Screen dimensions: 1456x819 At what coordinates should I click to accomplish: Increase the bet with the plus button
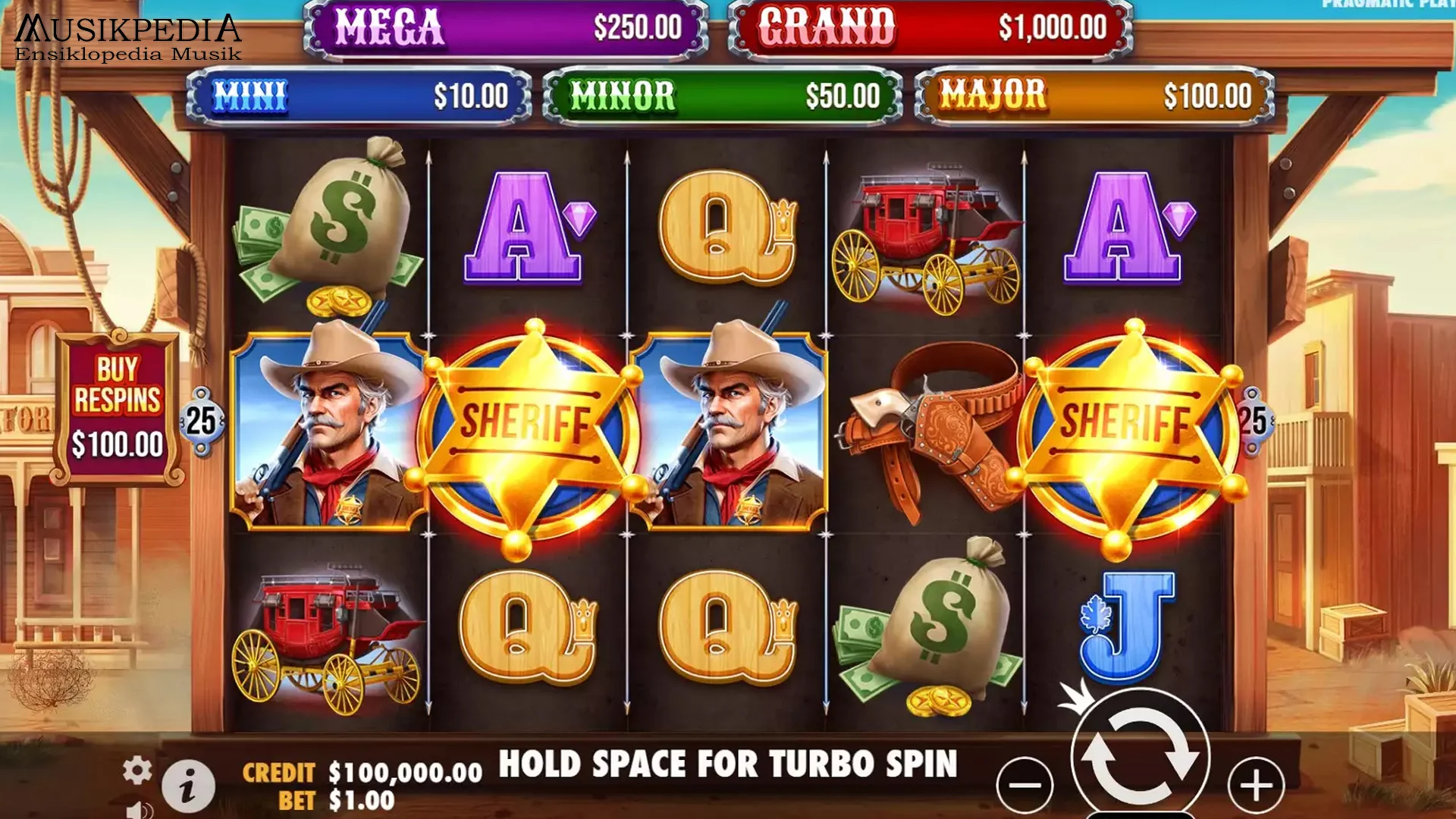pos(1256,785)
